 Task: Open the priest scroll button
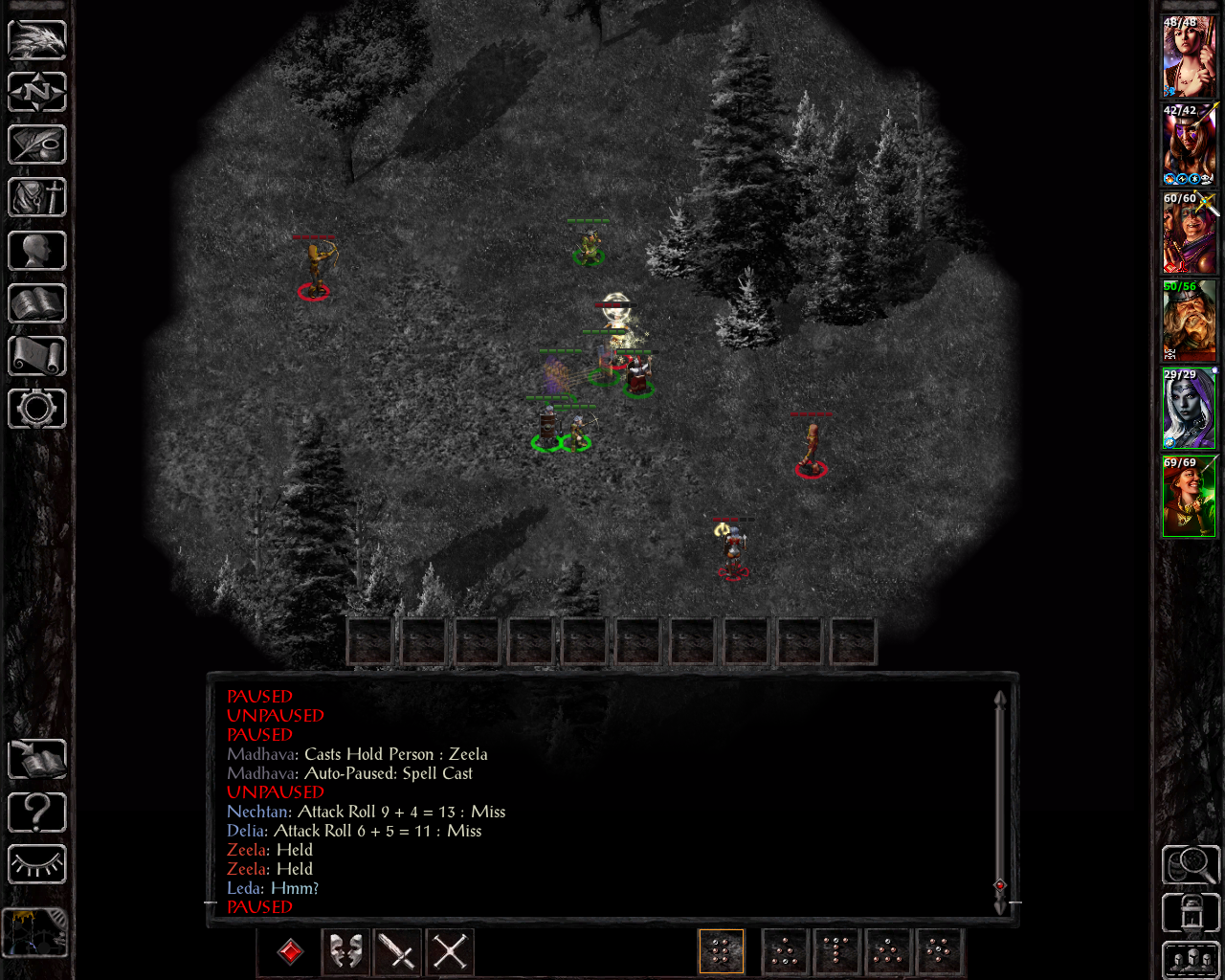37,356
